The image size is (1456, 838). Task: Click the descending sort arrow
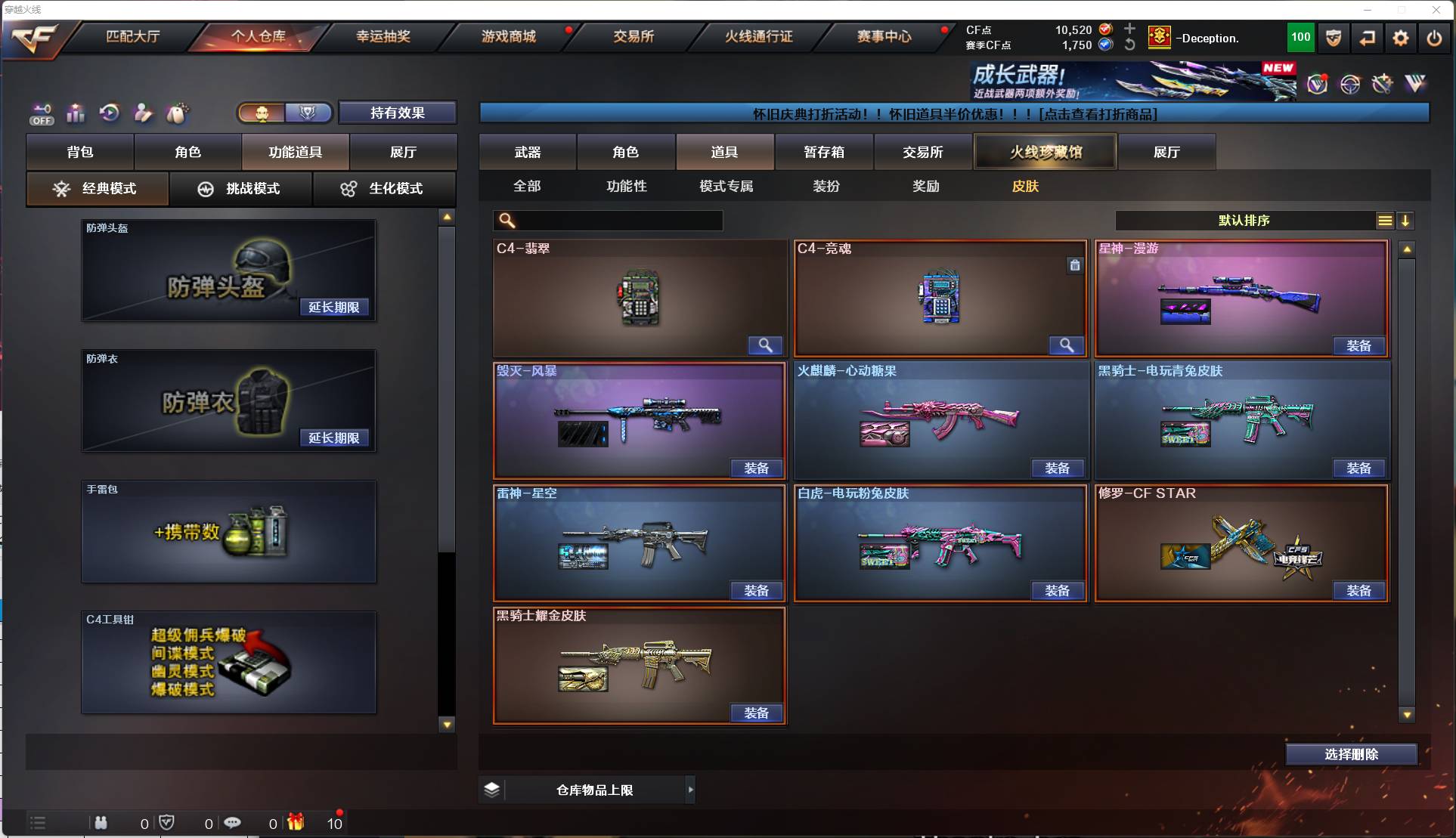click(x=1406, y=221)
